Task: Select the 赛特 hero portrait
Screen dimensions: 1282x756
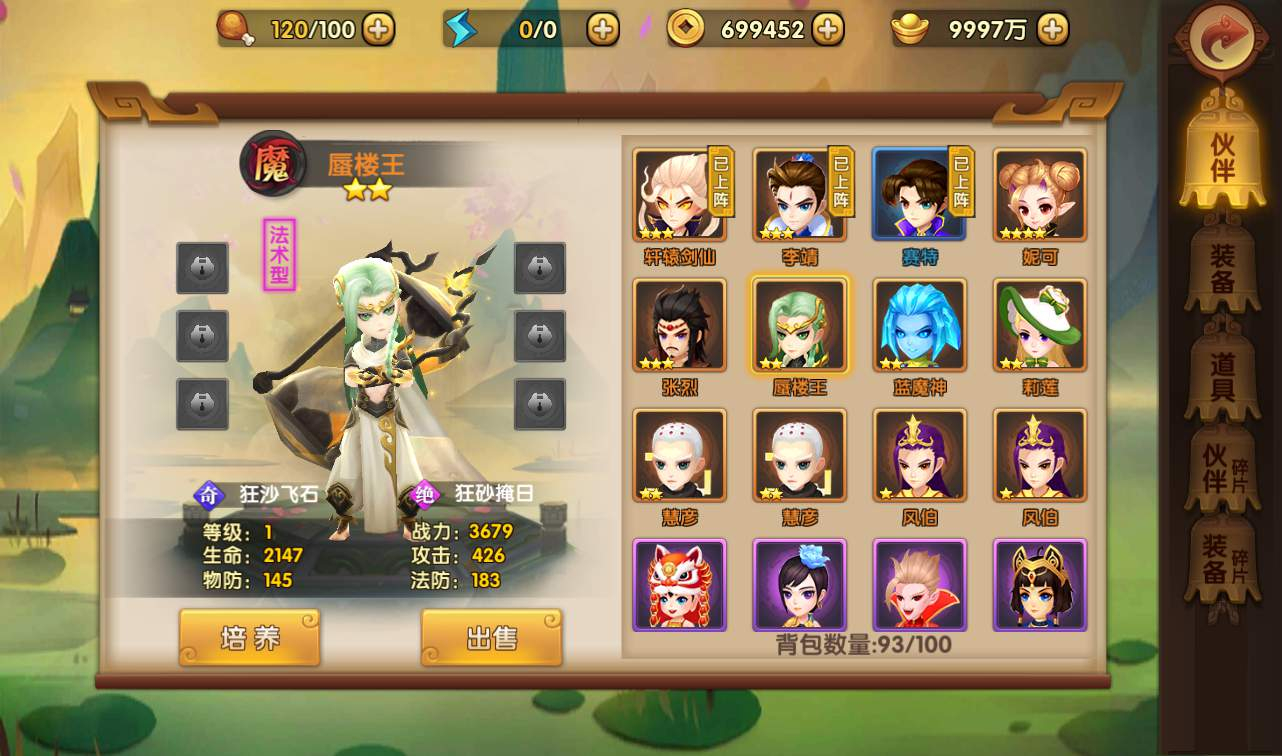Action: [x=919, y=195]
